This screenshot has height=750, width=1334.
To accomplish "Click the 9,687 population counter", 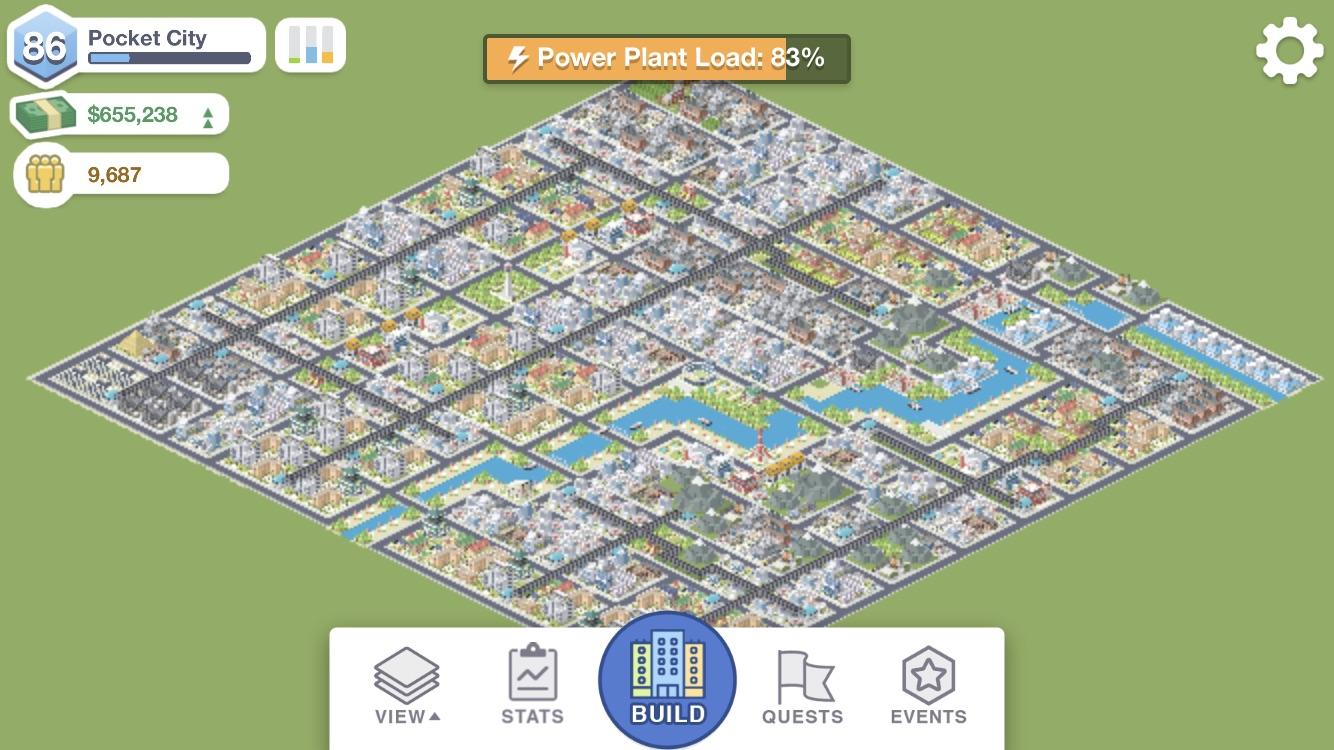I will 113,174.
